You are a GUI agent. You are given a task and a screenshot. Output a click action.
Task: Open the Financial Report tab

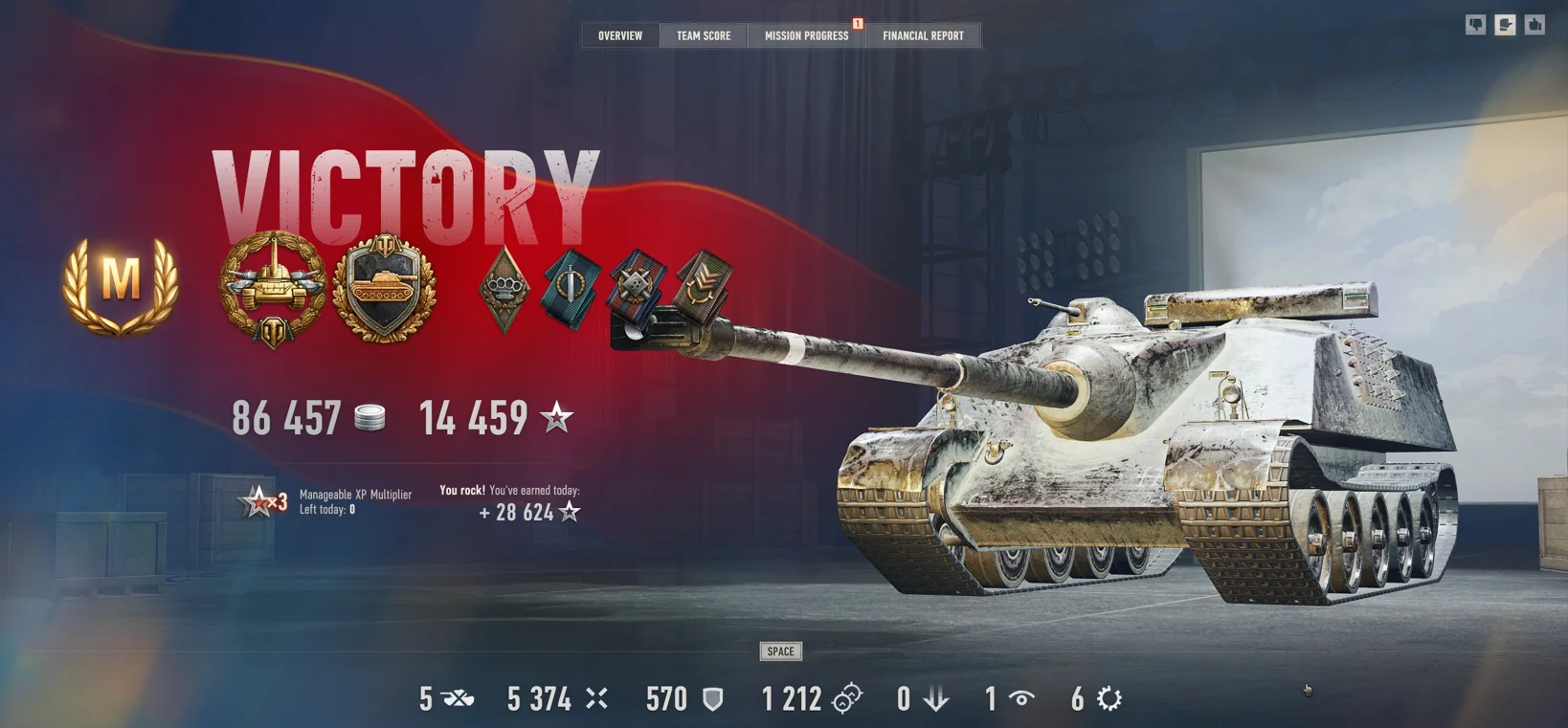pos(922,35)
